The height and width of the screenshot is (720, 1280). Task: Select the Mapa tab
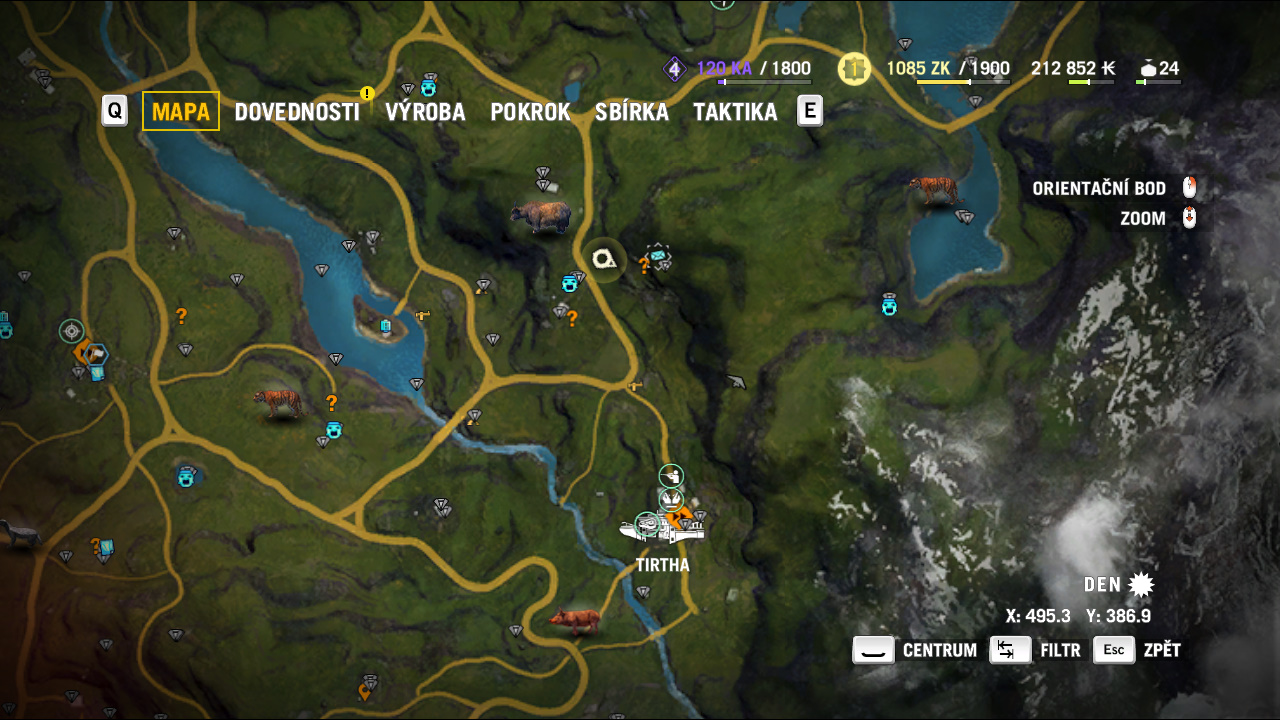tap(181, 111)
